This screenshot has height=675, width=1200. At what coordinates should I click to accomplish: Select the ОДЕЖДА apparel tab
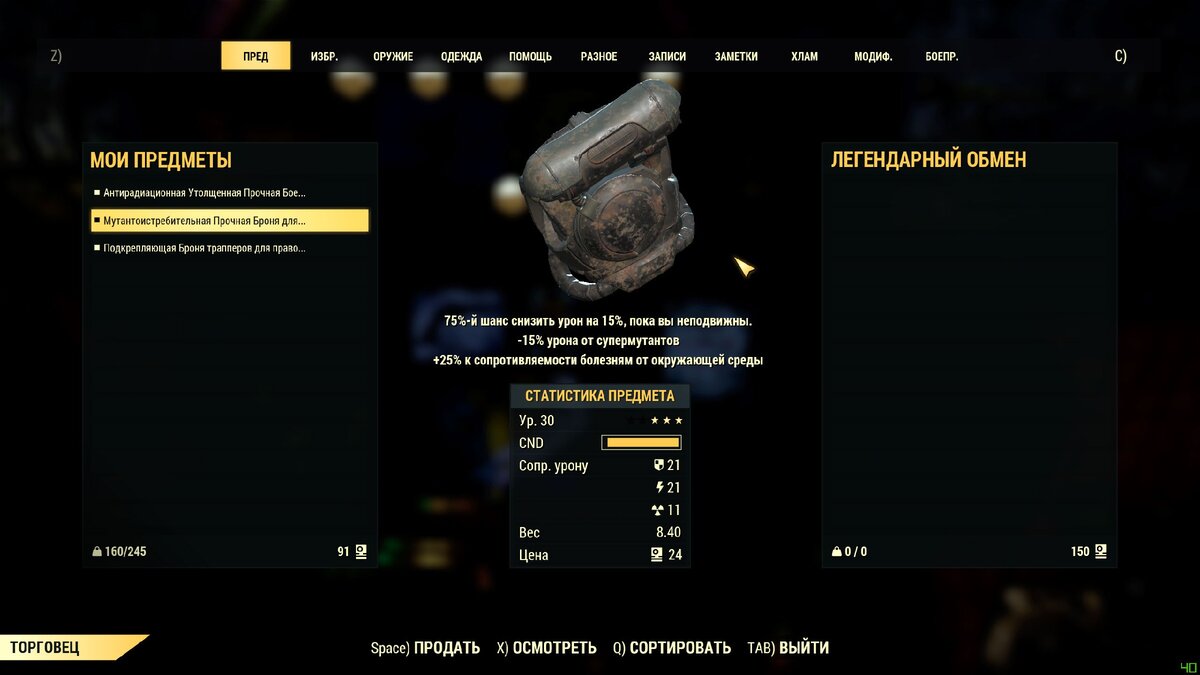coord(461,57)
